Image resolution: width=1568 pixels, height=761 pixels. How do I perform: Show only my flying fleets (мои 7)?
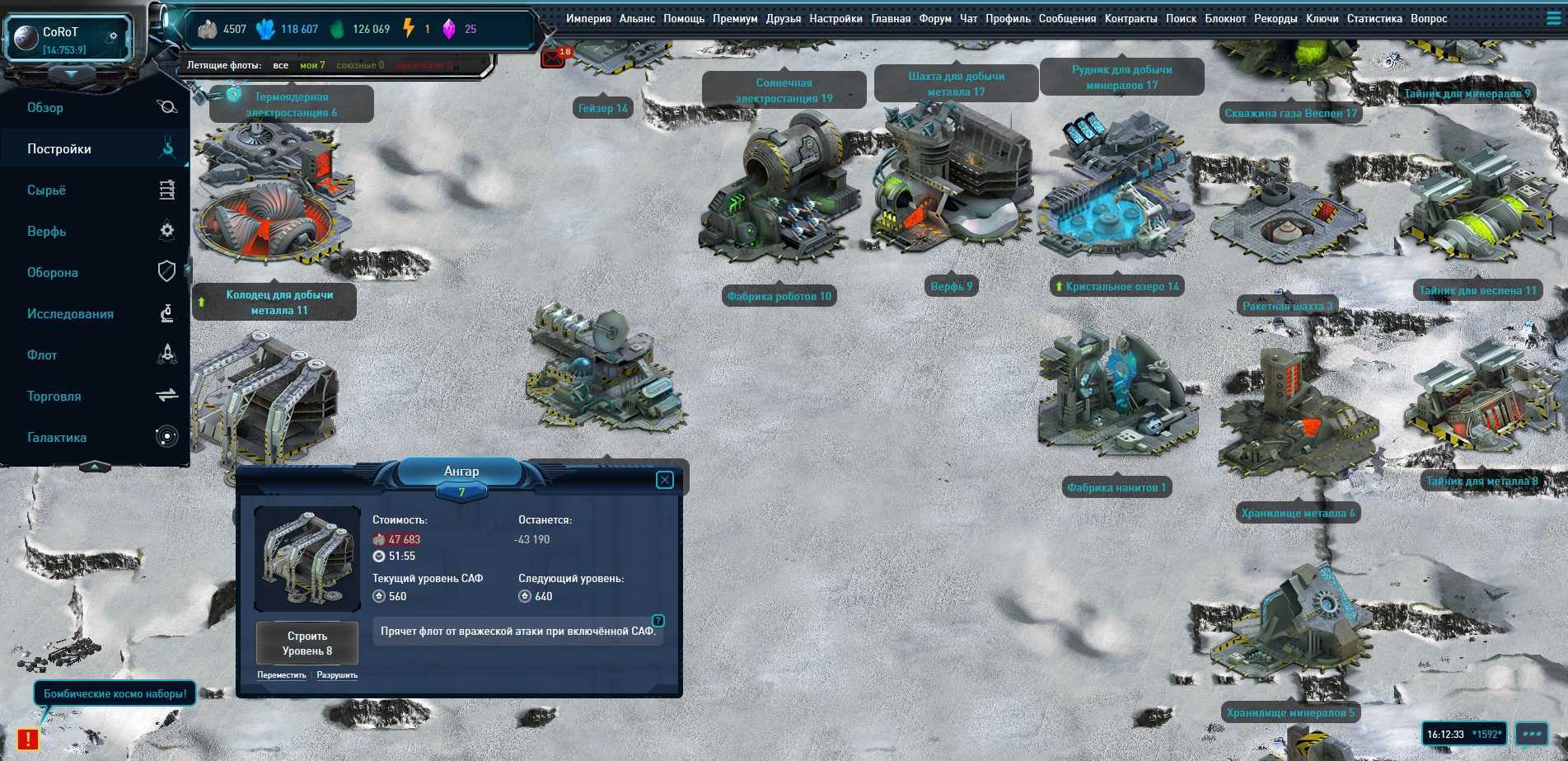[312, 65]
